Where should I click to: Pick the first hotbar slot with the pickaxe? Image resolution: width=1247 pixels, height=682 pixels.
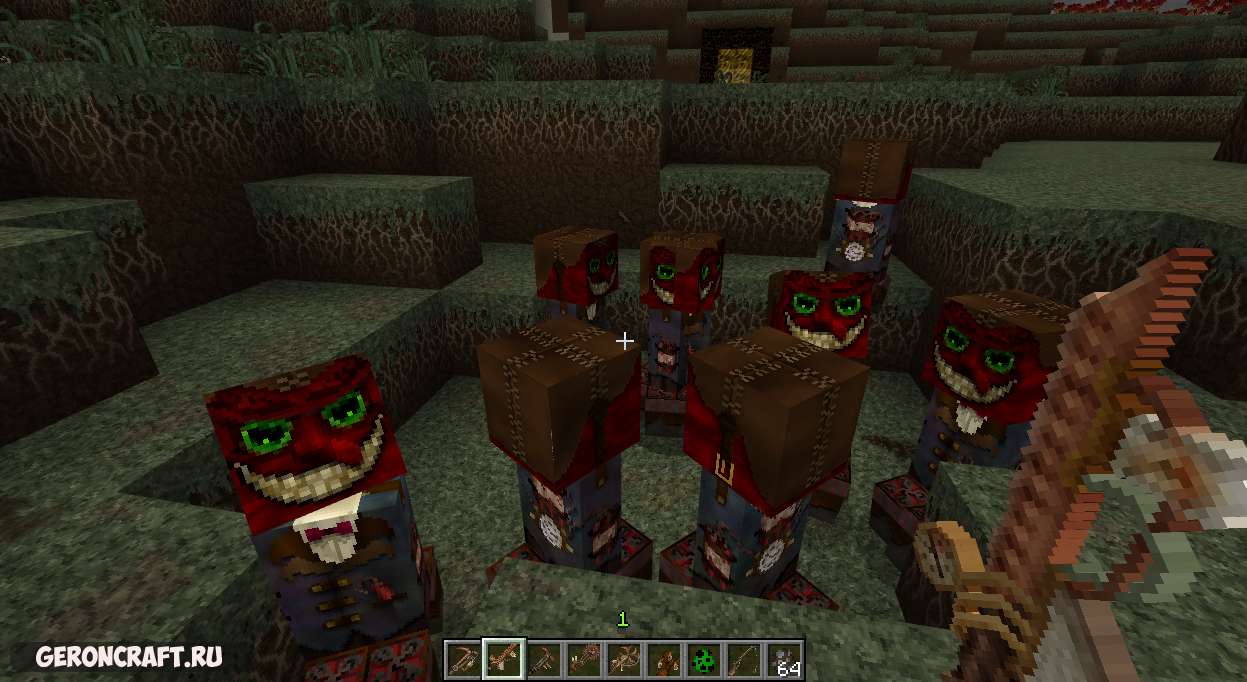463,660
